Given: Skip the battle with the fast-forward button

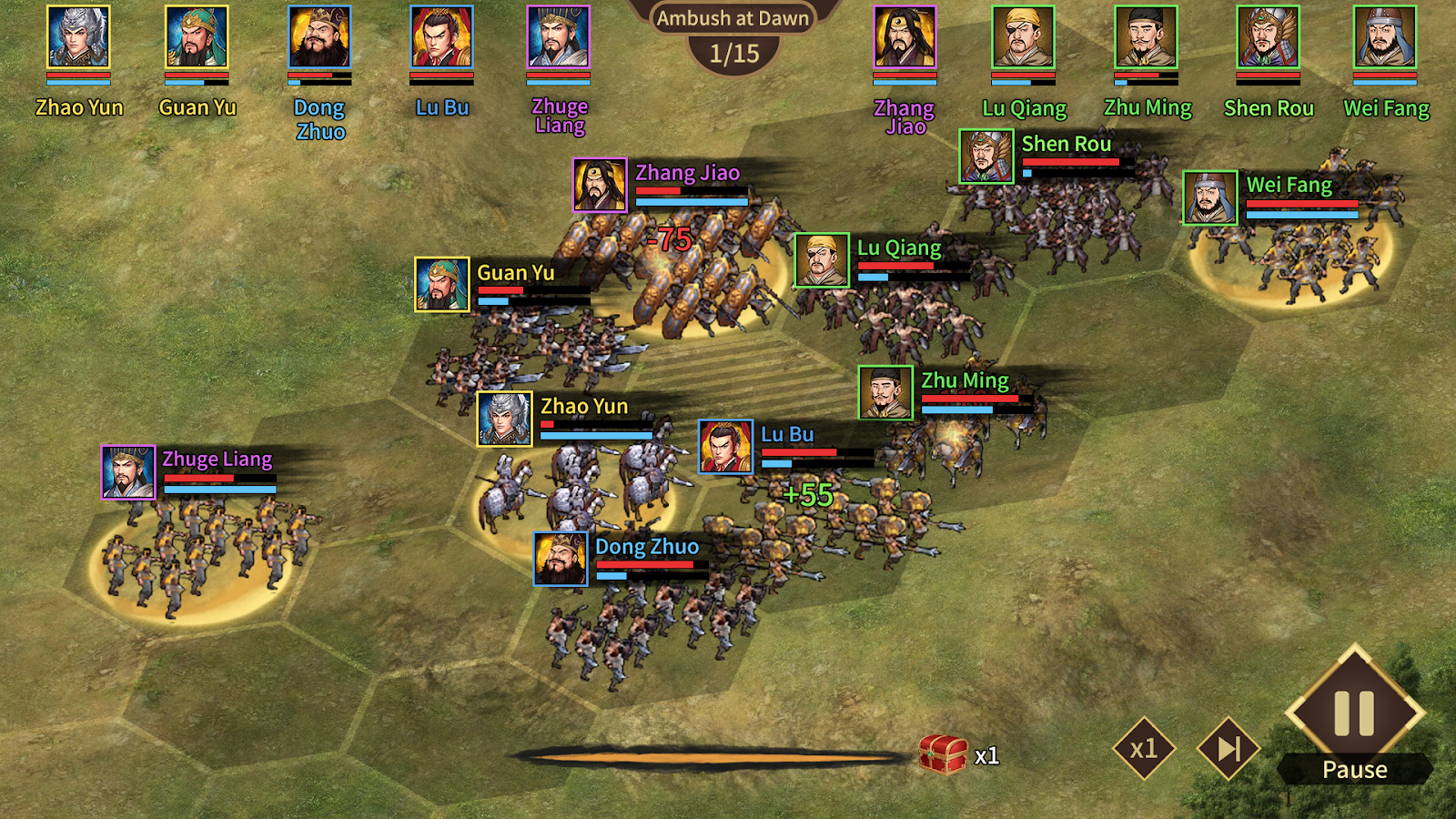Looking at the screenshot, I should point(1228,748).
